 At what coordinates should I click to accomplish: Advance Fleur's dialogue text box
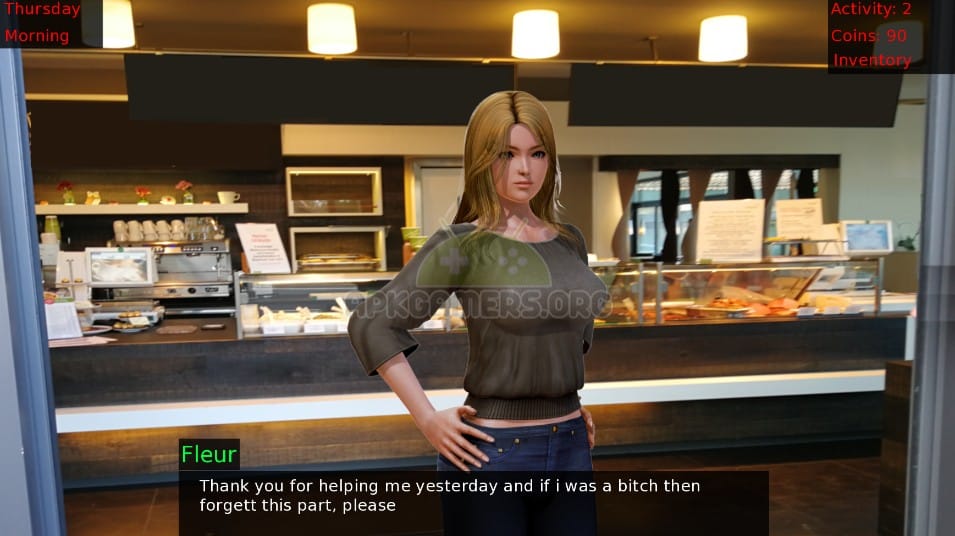tap(473, 497)
